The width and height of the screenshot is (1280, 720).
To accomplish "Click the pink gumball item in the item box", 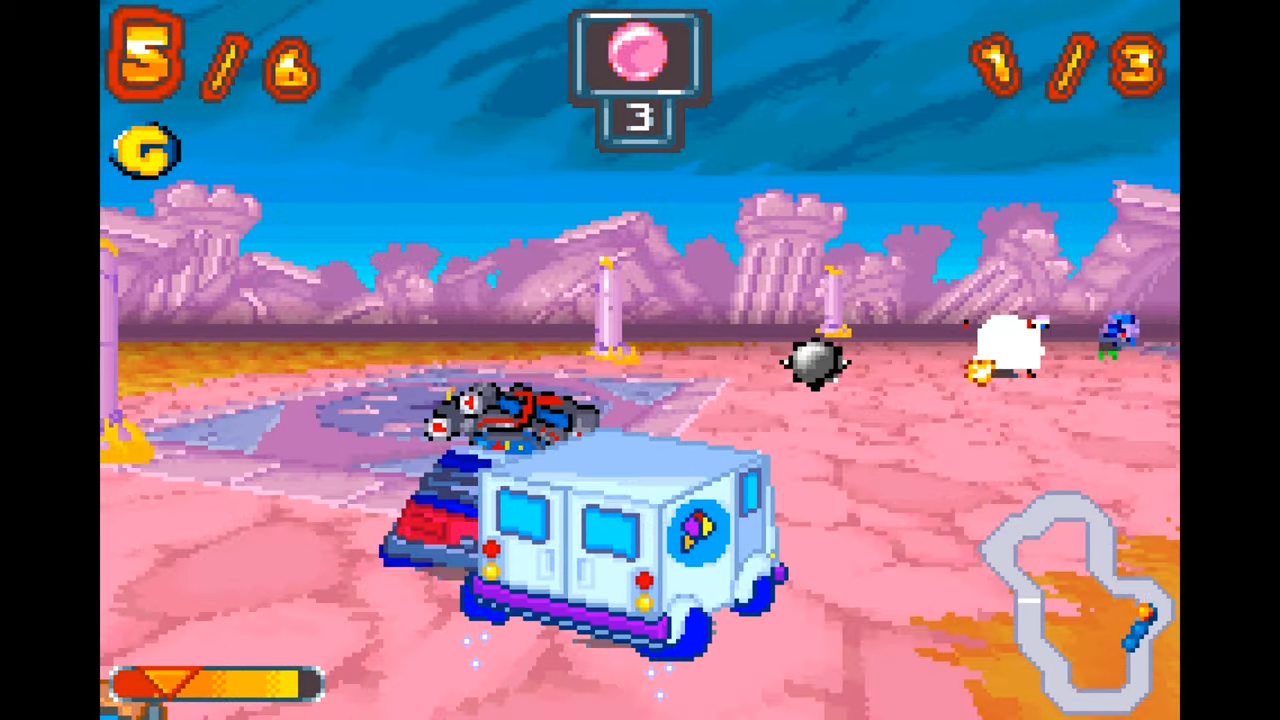I will [x=640, y=52].
